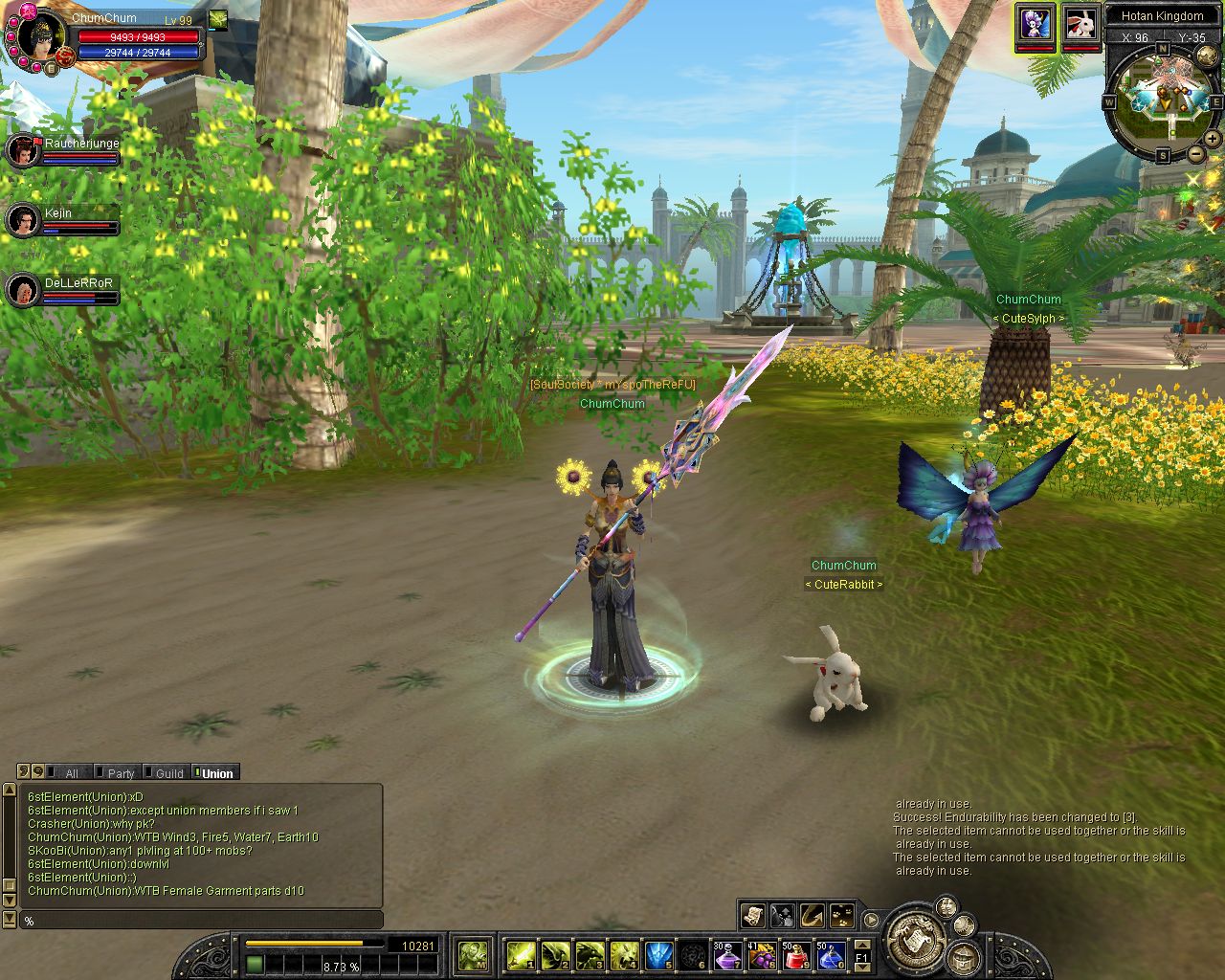Select the CuteSylph fairy pet portrait

(x=1035, y=23)
